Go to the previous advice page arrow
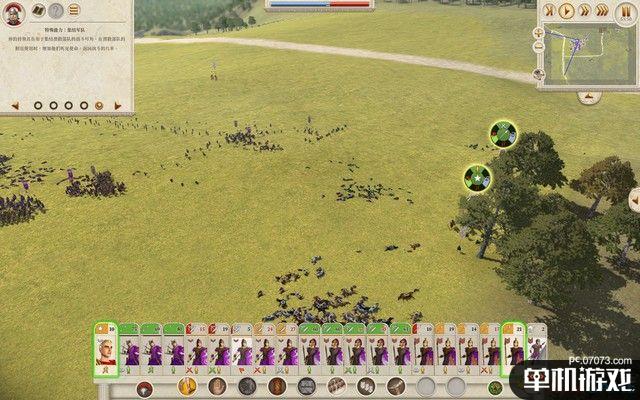640x400 pixels. pos(16,104)
